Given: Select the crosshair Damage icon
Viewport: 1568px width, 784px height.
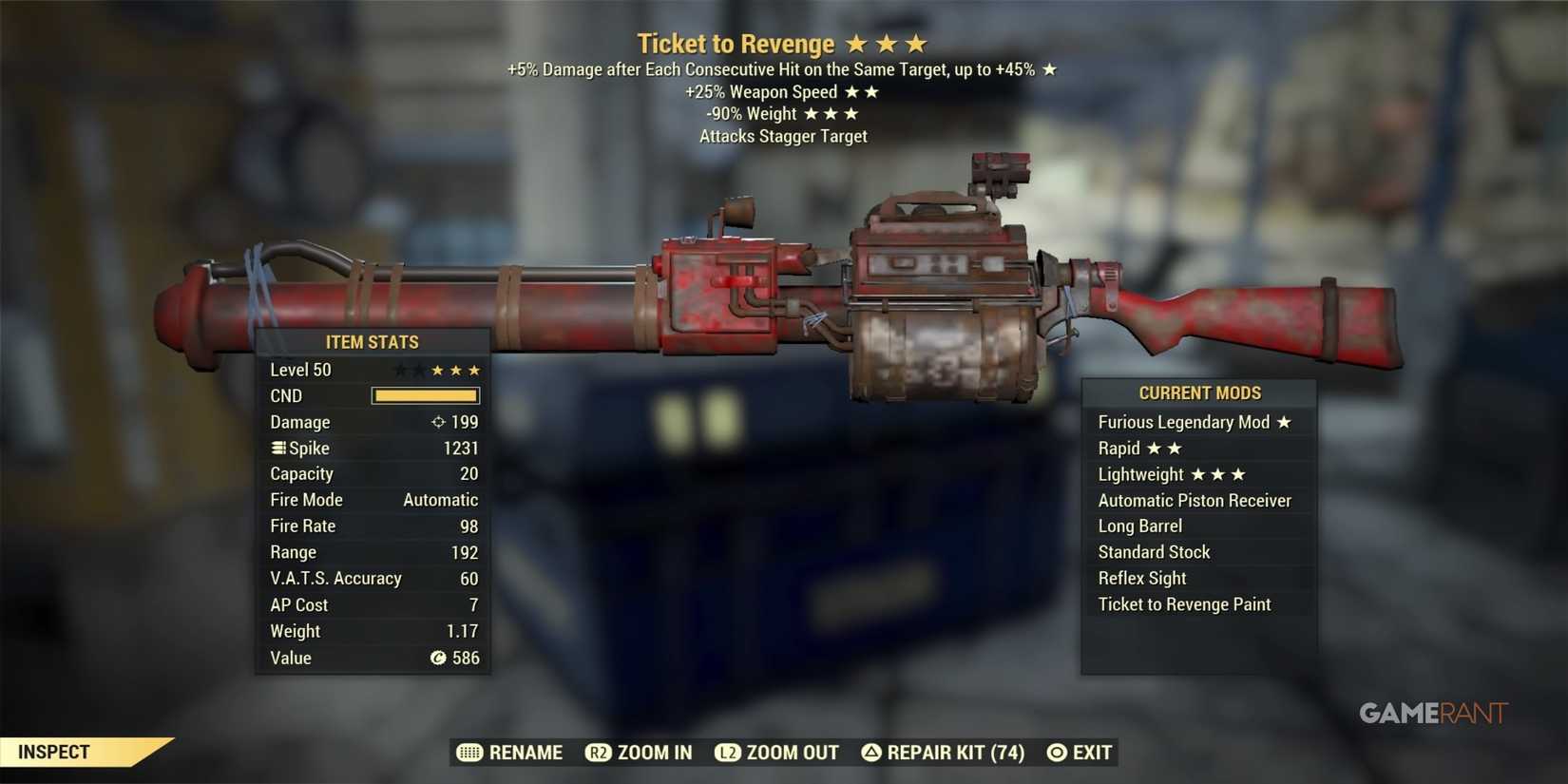Looking at the screenshot, I should click(x=438, y=422).
